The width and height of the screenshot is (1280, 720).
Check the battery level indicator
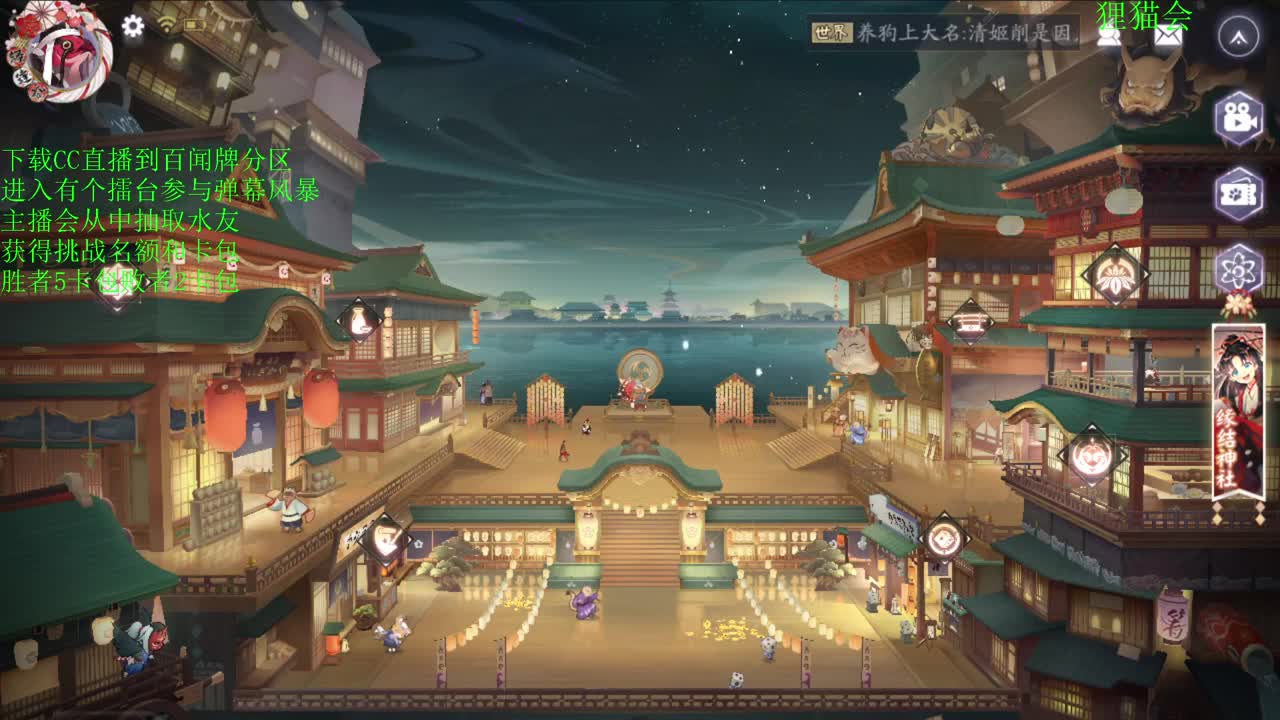tap(195, 25)
